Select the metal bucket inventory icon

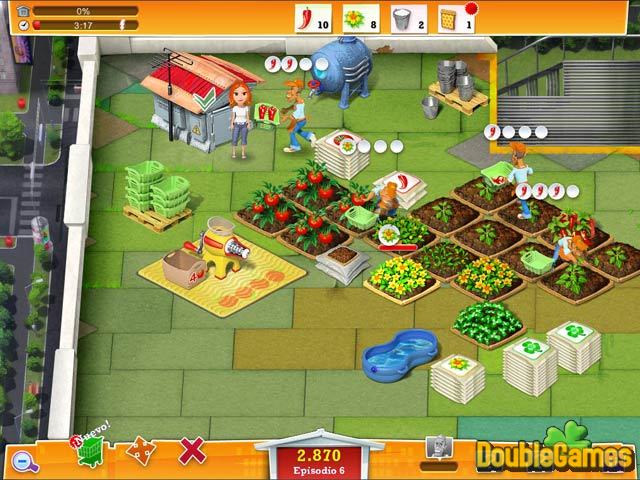click(x=402, y=17)
